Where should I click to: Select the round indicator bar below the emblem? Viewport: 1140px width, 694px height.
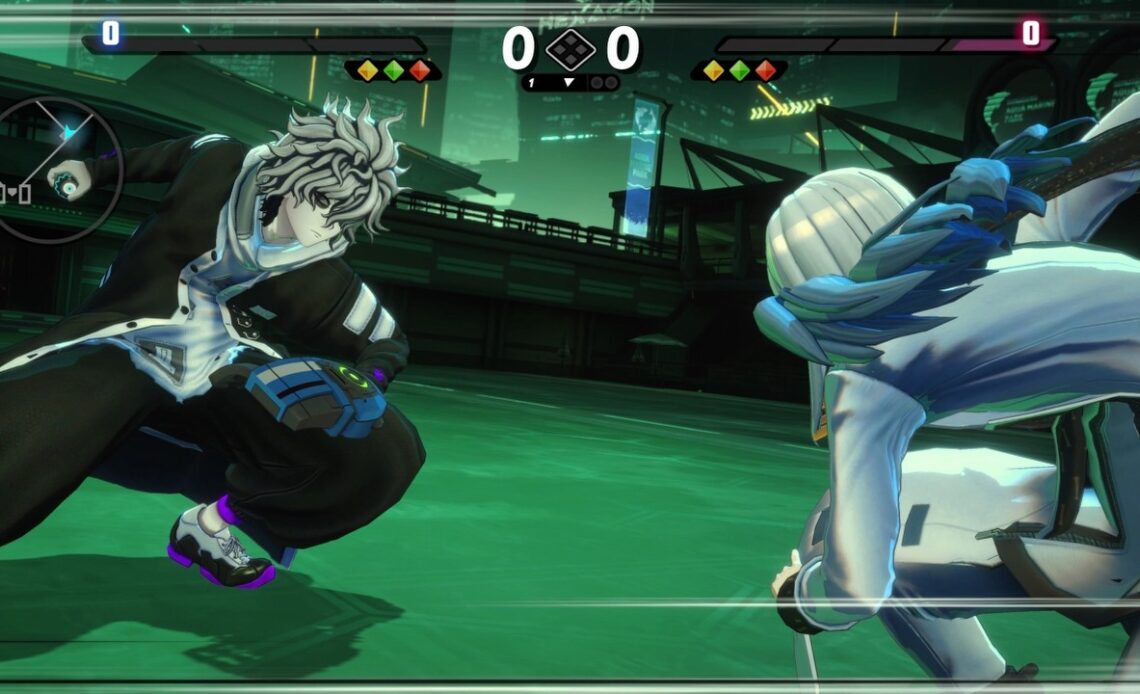point(570,83)
